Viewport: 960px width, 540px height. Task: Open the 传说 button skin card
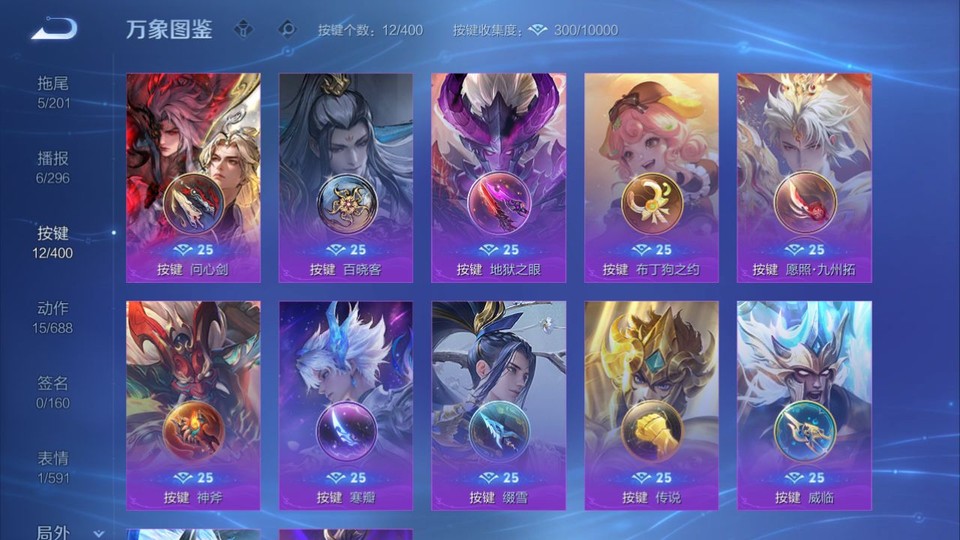pyautogui.click(x=651, y=405)
